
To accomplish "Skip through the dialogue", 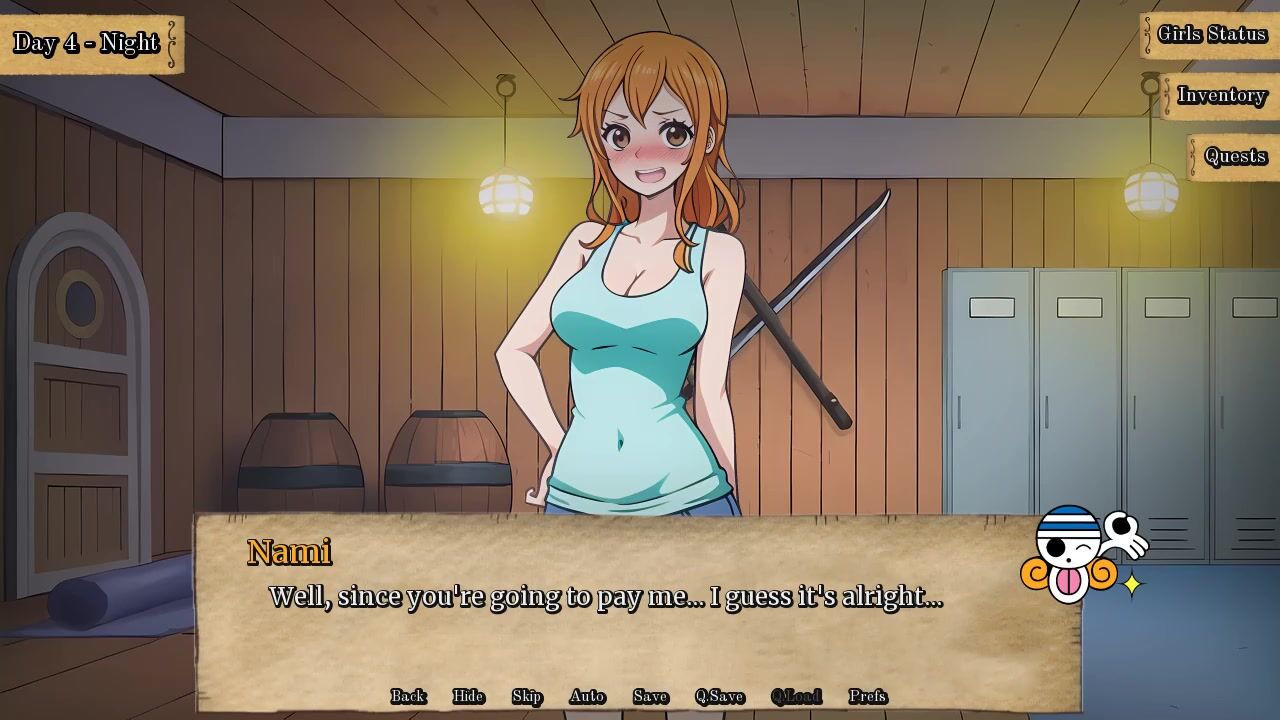I will point(527,696).
